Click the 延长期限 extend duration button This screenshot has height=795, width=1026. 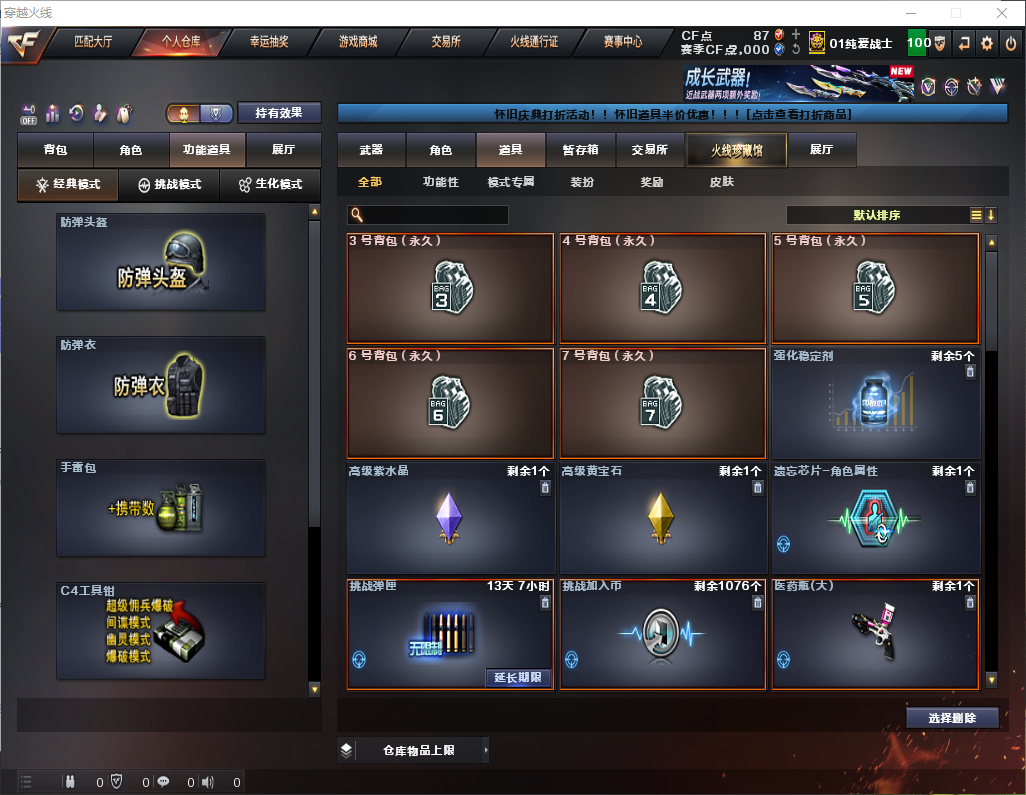tap(518, 677)
